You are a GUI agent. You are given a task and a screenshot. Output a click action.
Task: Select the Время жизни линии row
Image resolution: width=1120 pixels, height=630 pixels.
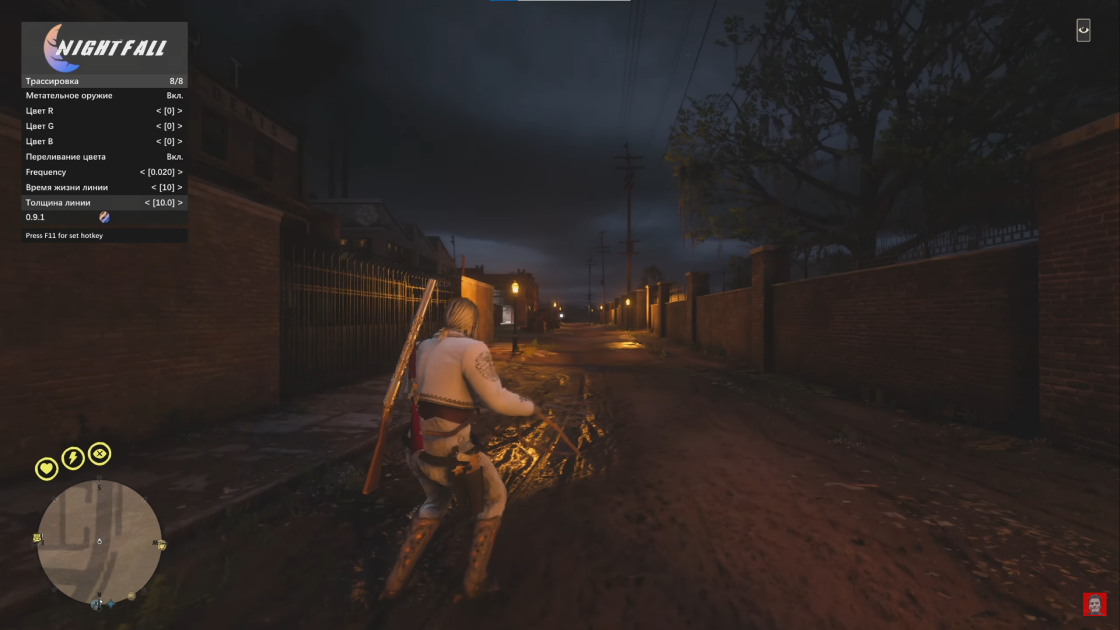coord(104,187)
